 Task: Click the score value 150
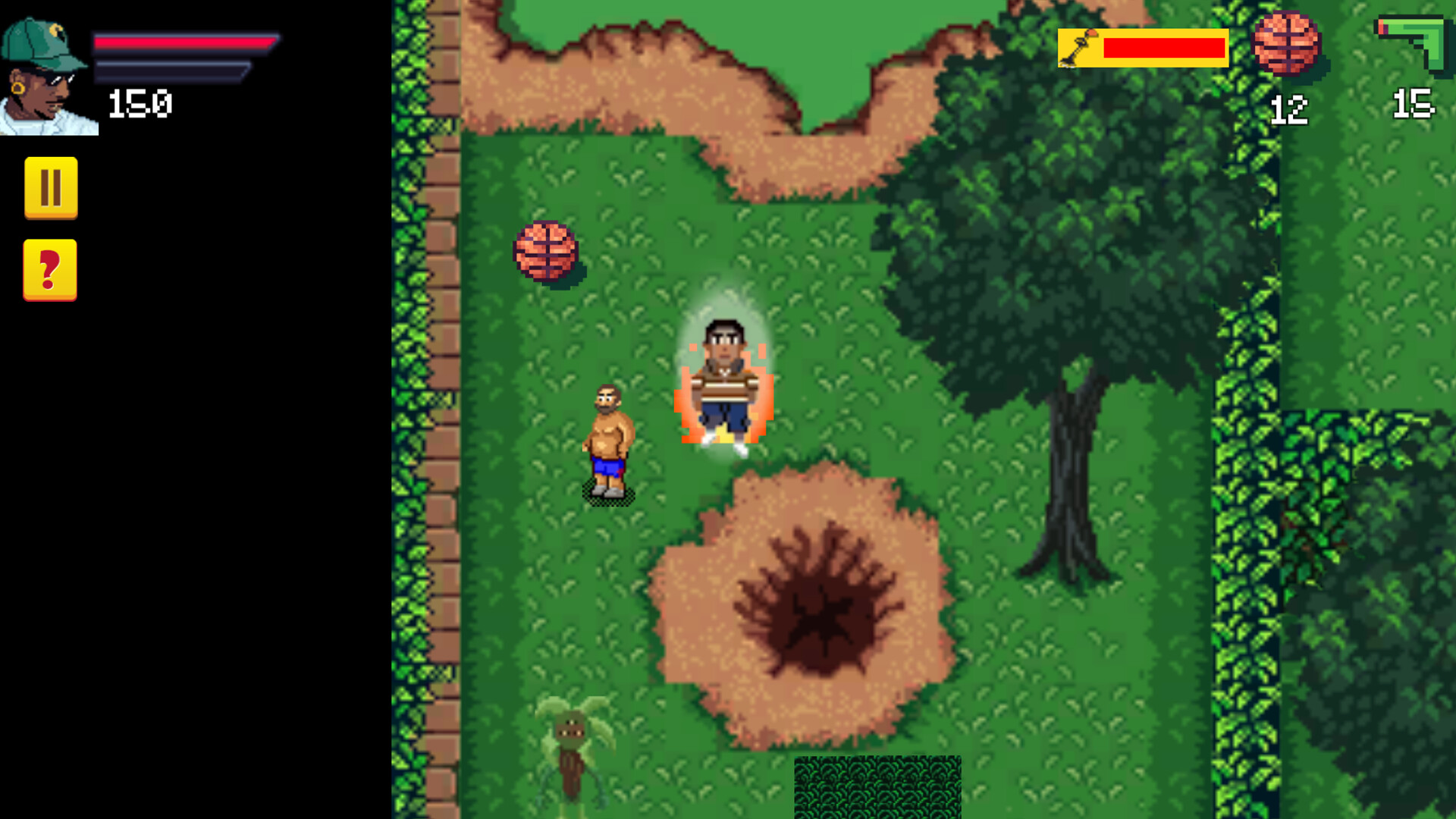(140, 102)
